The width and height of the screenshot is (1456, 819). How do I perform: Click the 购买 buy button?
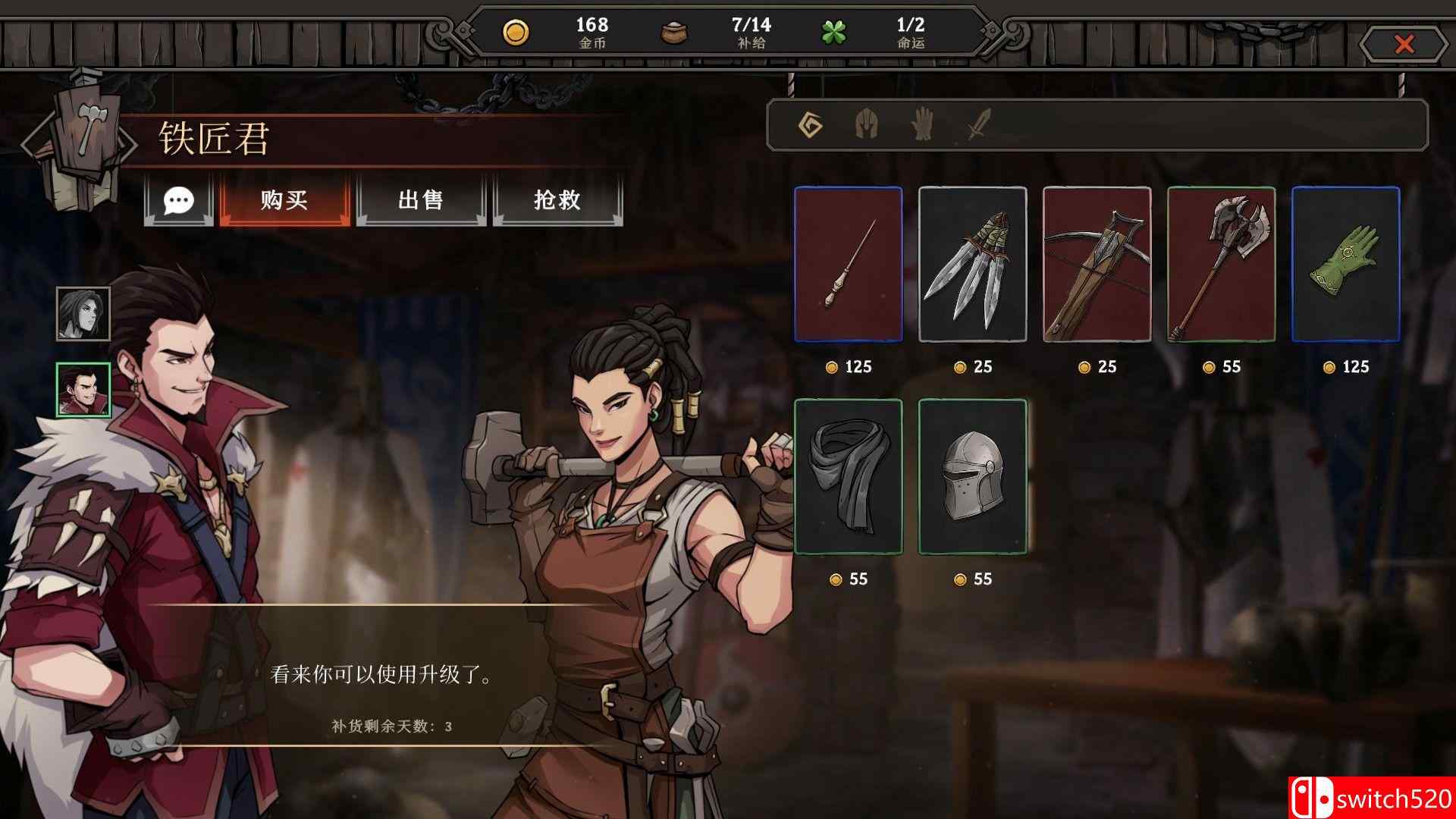point(286,201)
